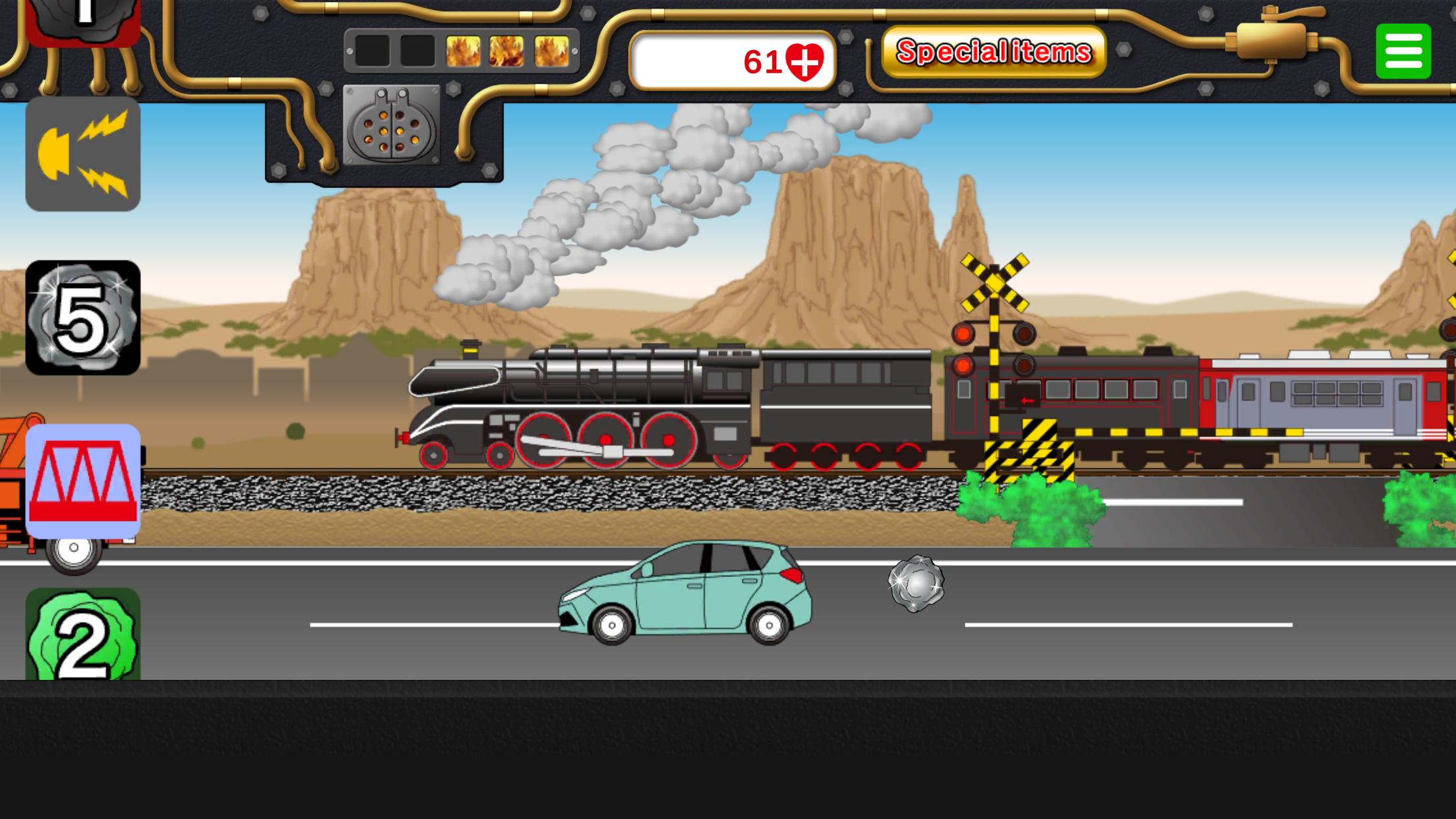The image size is (1456, 819).
Task: Select the silver smoke number 5 icon
Action: pyautogui.click(x=83, y=318)
